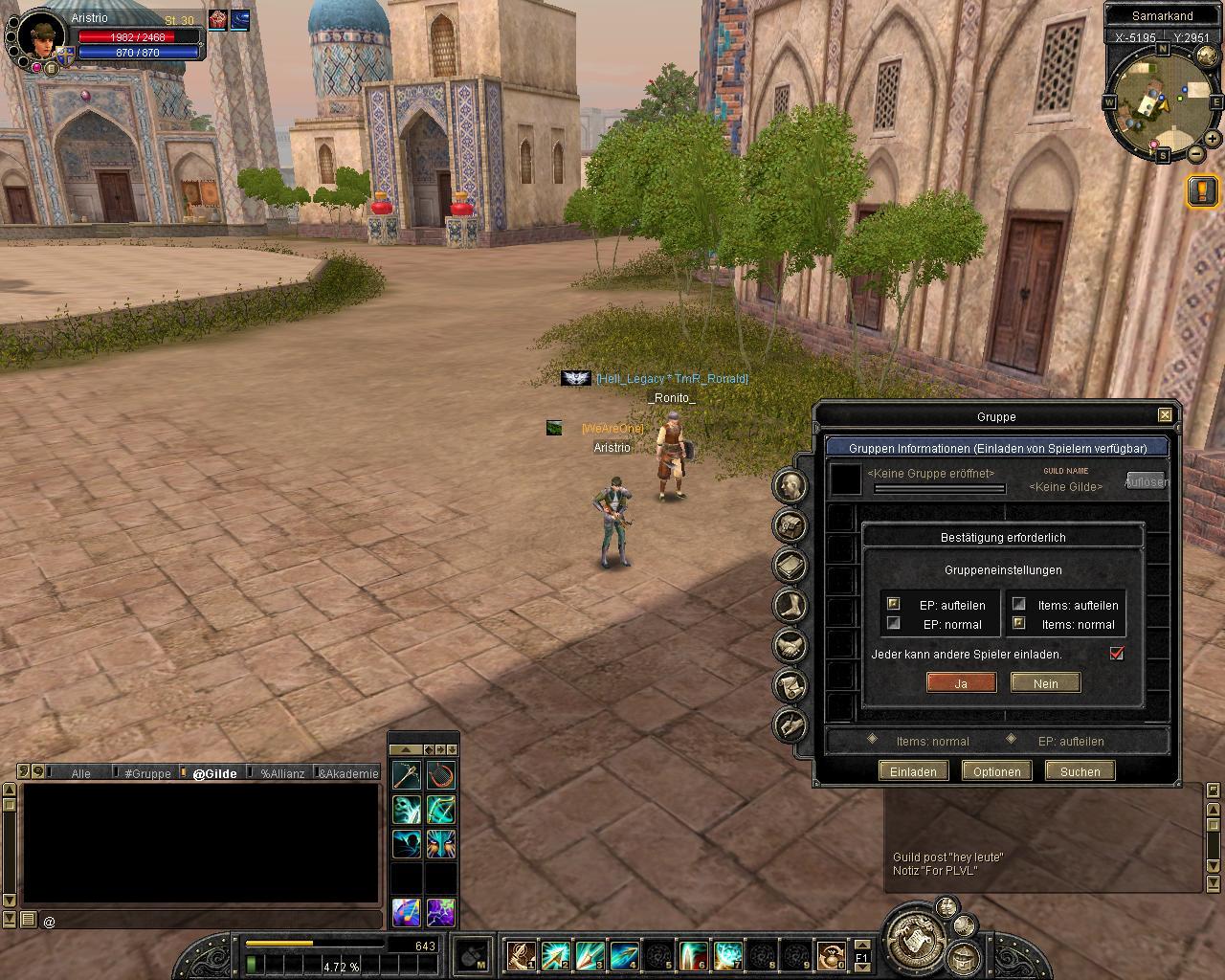
Task: Zoom out the minimap with minus button
Action: click(x=1195, y=153)
